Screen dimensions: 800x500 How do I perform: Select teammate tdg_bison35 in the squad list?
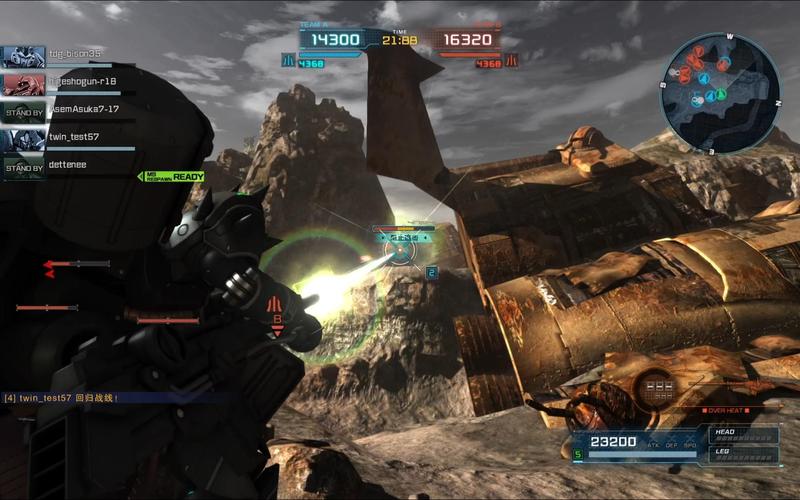(74, 54)
